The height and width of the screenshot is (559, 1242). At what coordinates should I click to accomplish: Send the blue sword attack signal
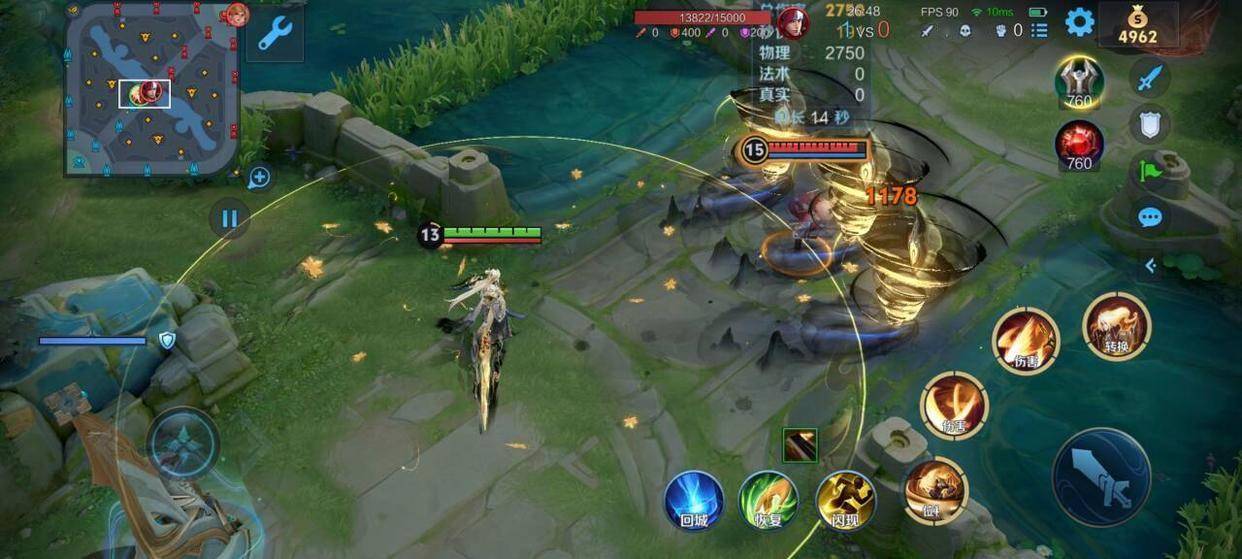[x=1150, y=77]
